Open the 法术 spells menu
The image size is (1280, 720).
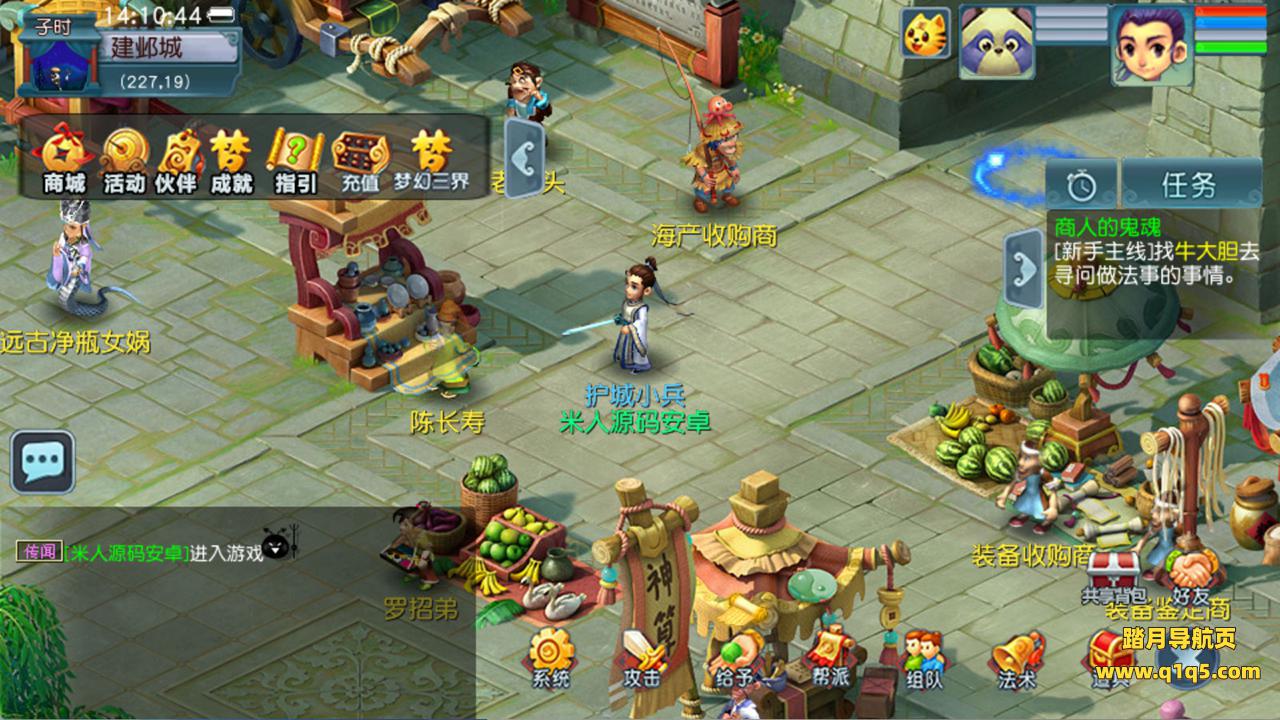point(1015,658)
